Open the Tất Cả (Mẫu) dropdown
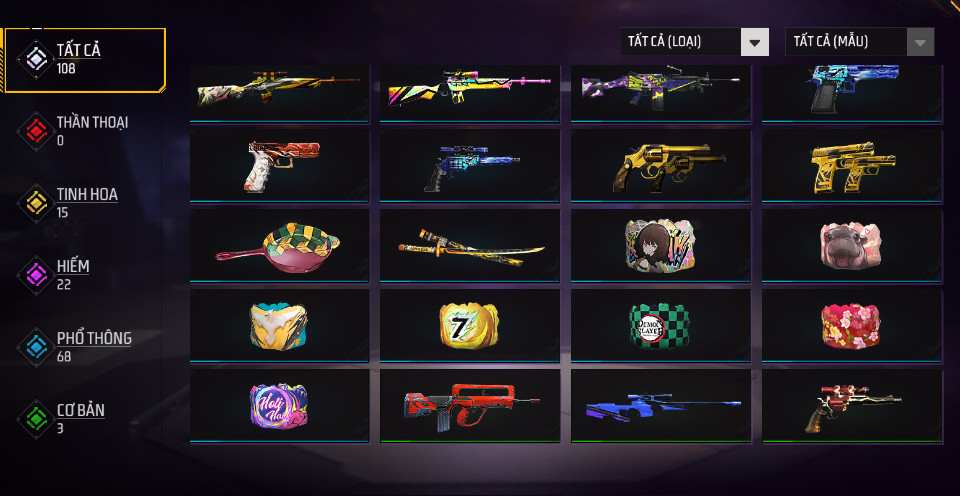This screenshot has width=960, height=496. coord(860,42)
